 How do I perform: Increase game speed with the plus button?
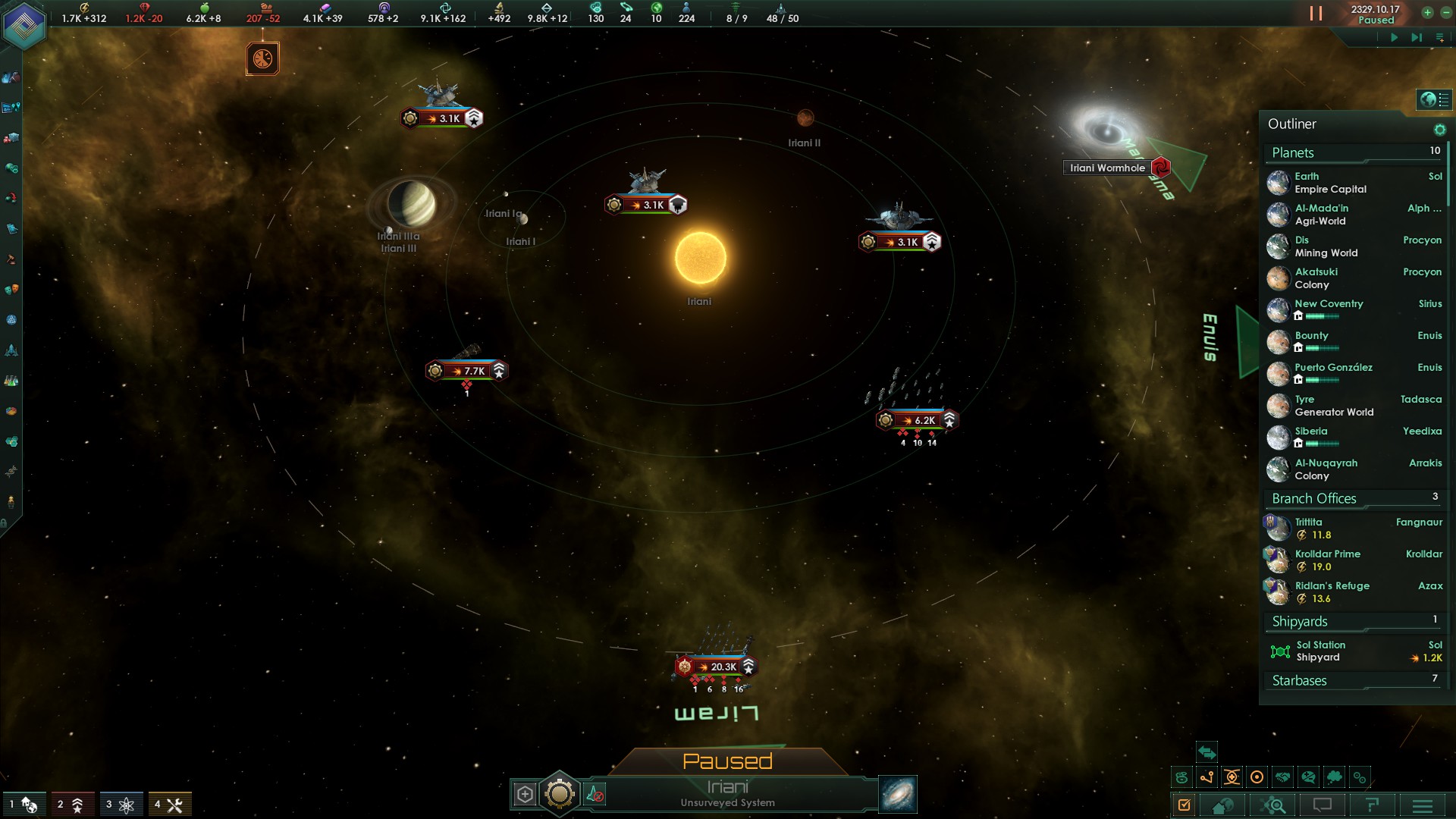(x=1427, y=12)
